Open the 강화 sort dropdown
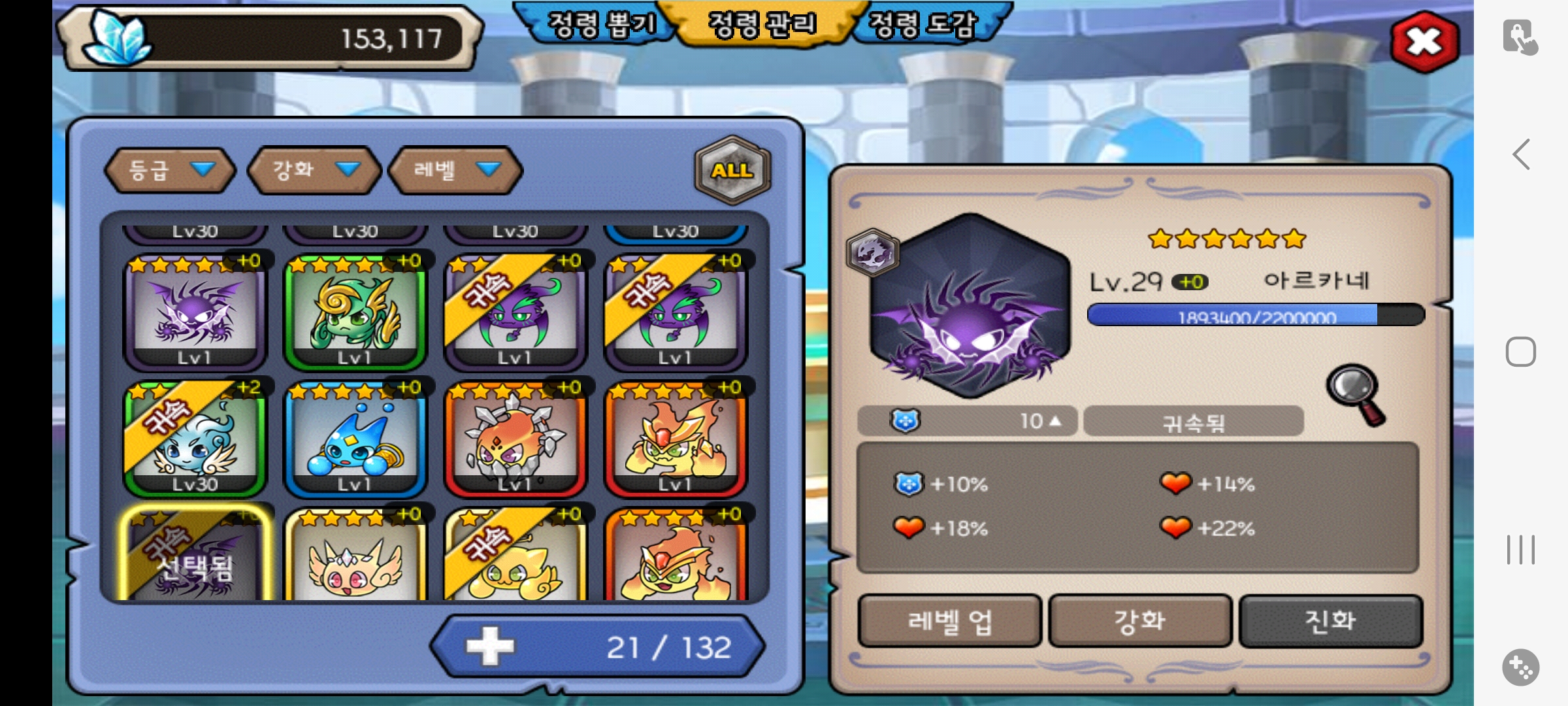Screen dimensions: 1568x706 pyautogui.click(x=314, y=170)
